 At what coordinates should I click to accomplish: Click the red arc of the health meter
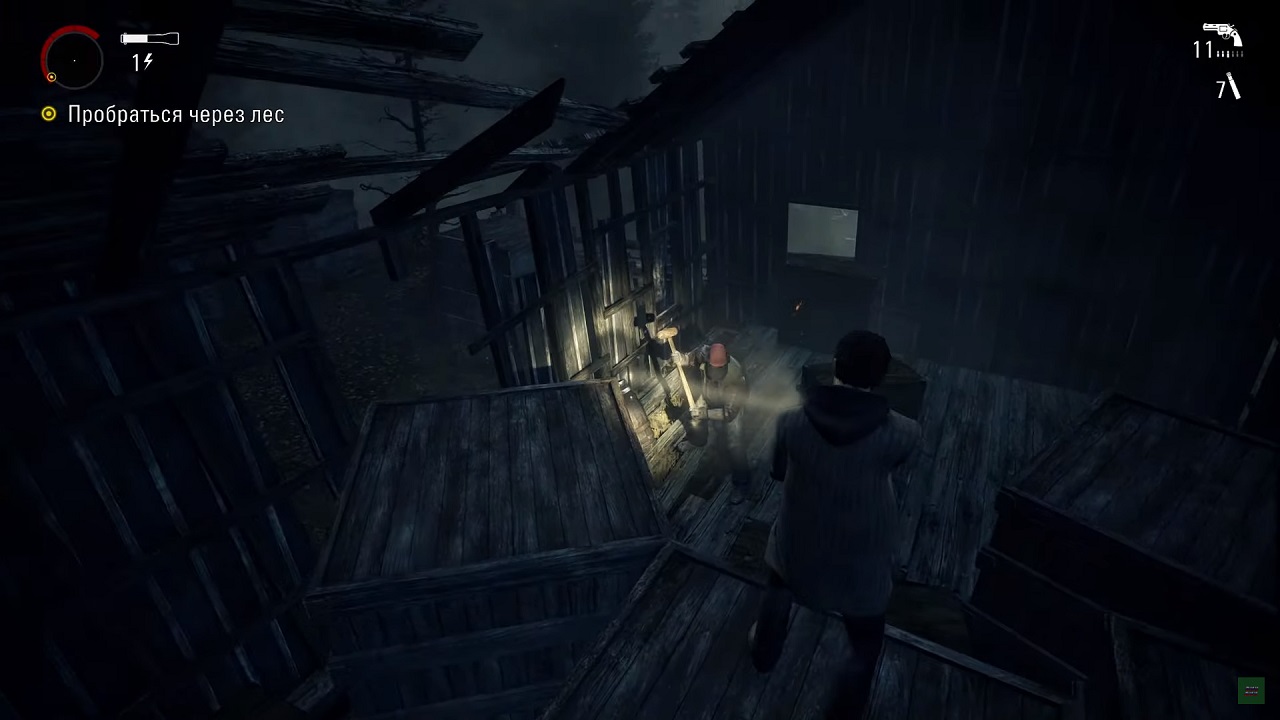click(52, 36)
